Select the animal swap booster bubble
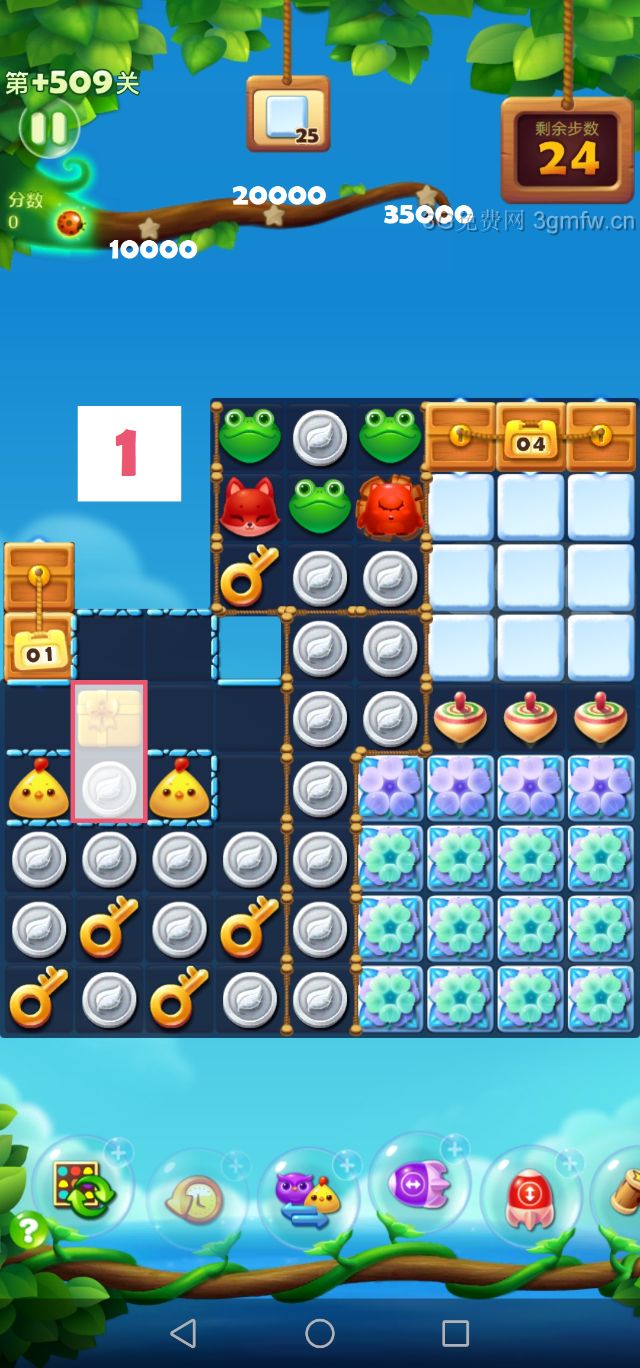 click(306, 1197)
